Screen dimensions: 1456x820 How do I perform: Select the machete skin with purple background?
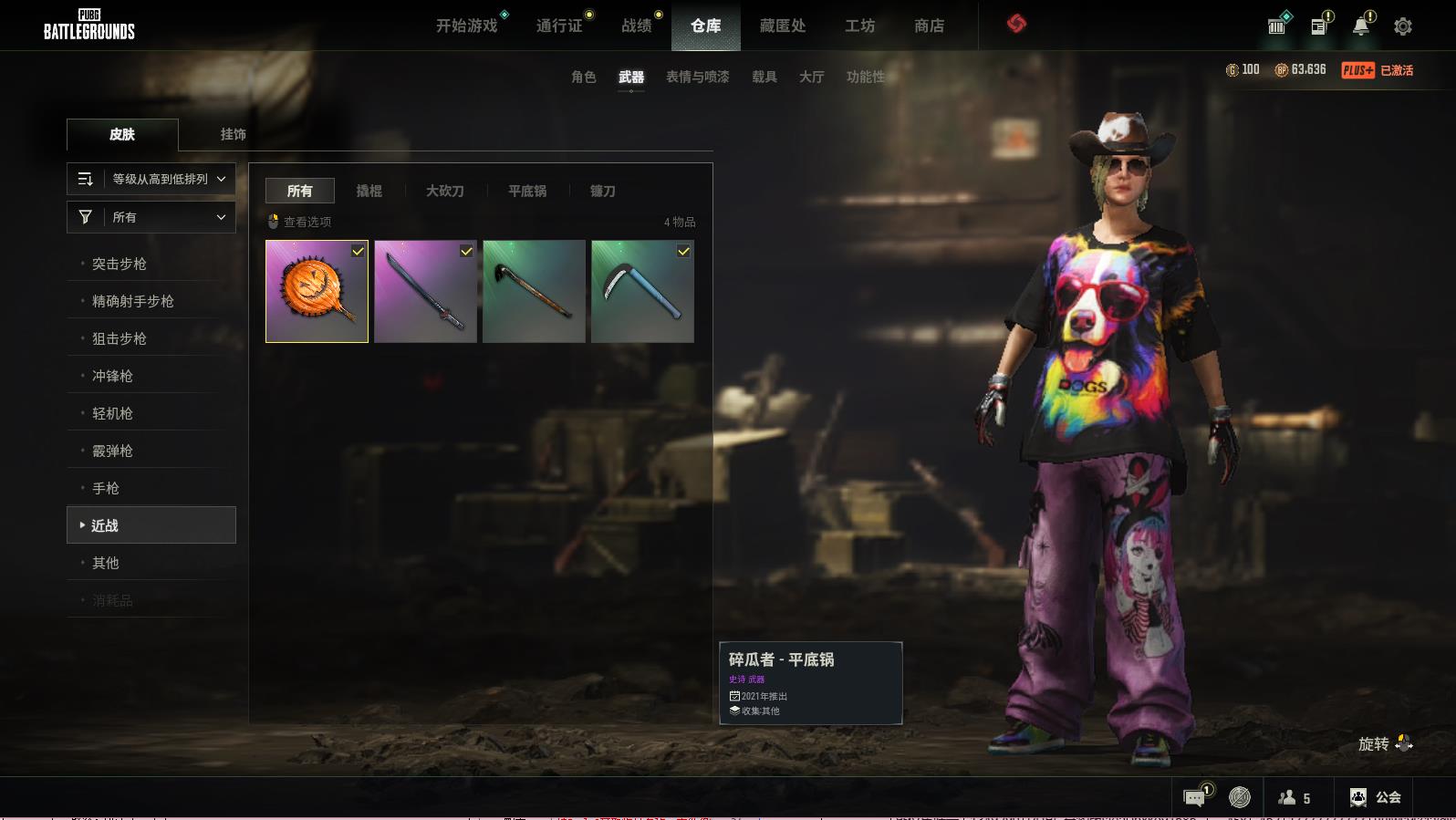(x=425, y=291)
